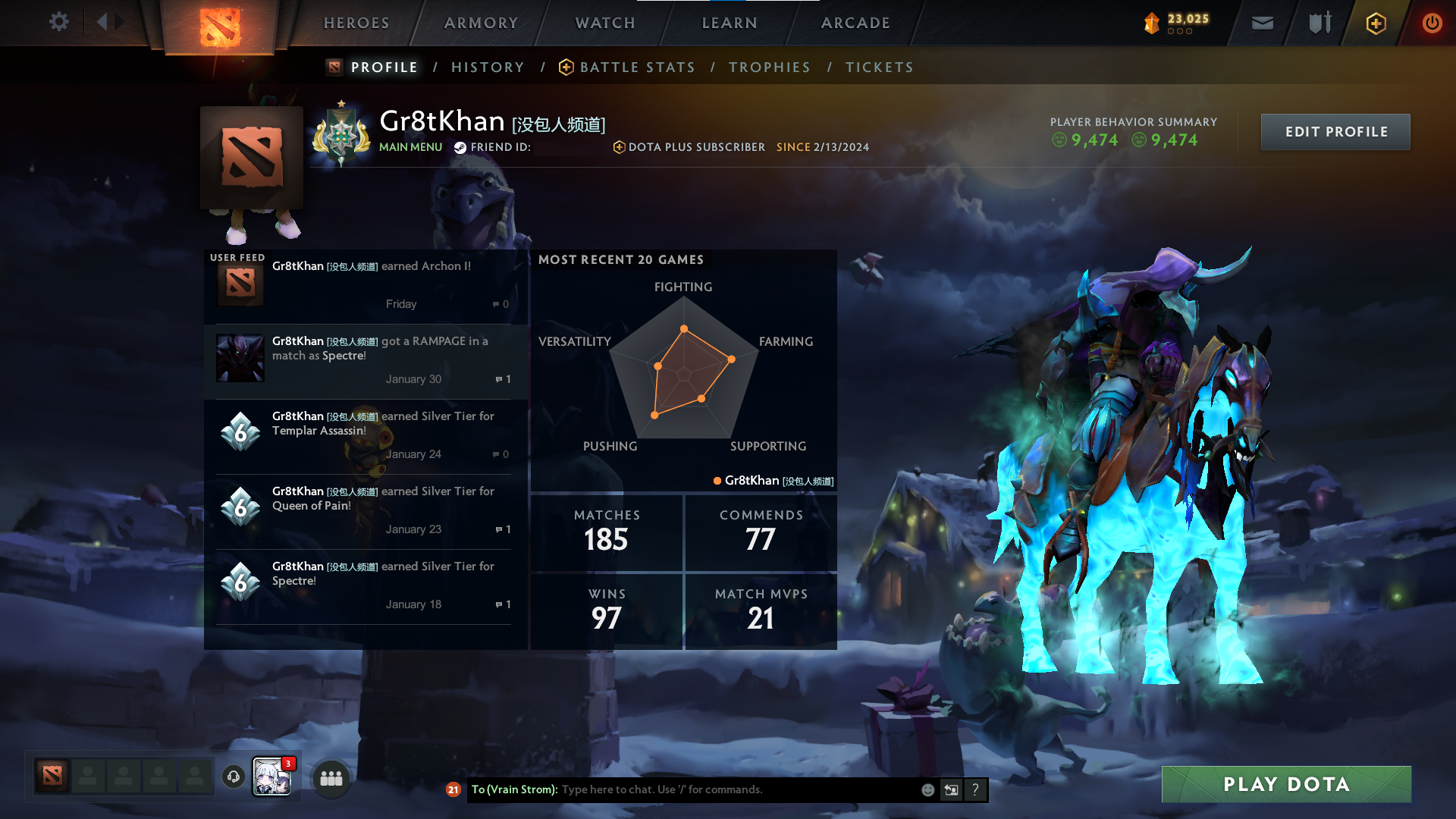Open the mail inbox icon in top bar
Viewport: 1456px width, 819px height.
1262,23
